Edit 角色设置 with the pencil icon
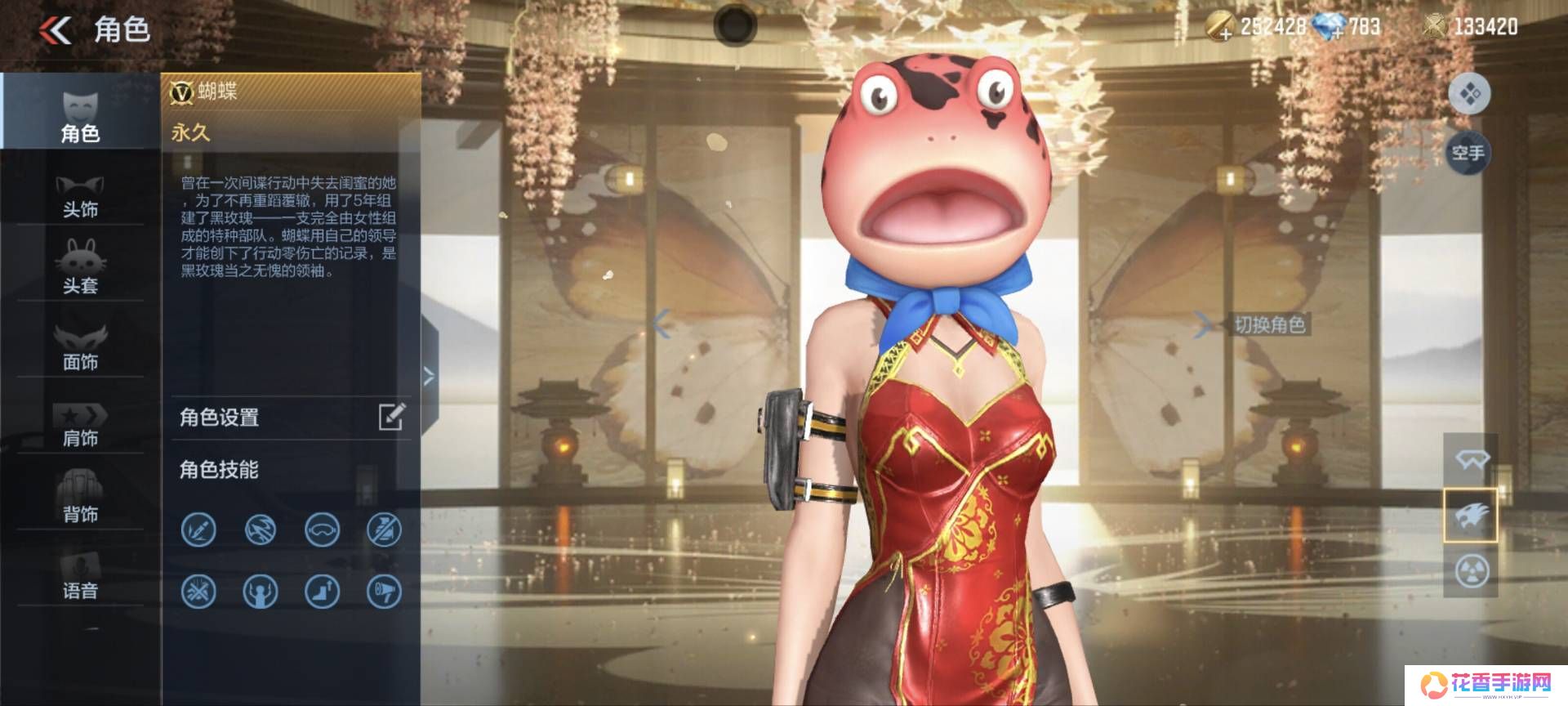The image size is (1568, 706). click(391, 417)
